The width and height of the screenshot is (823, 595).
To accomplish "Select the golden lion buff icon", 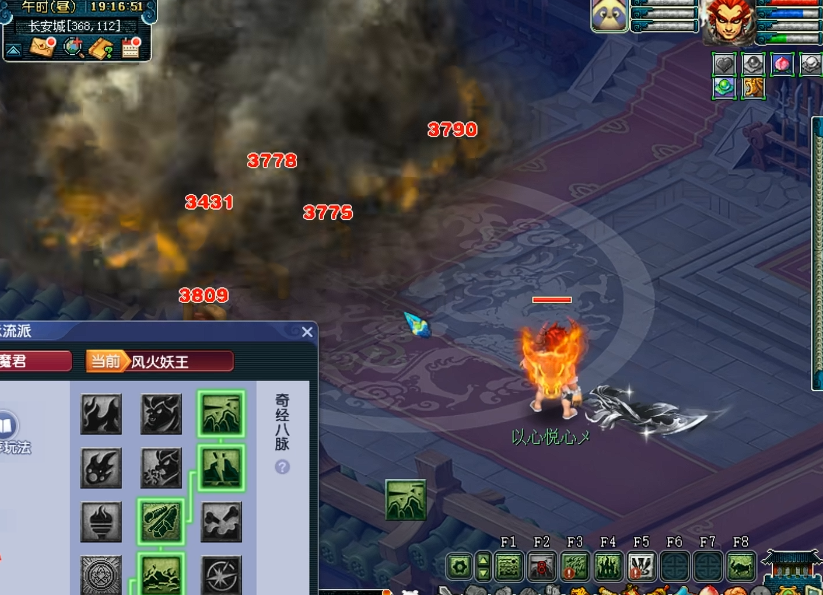I will pos(753,88).
